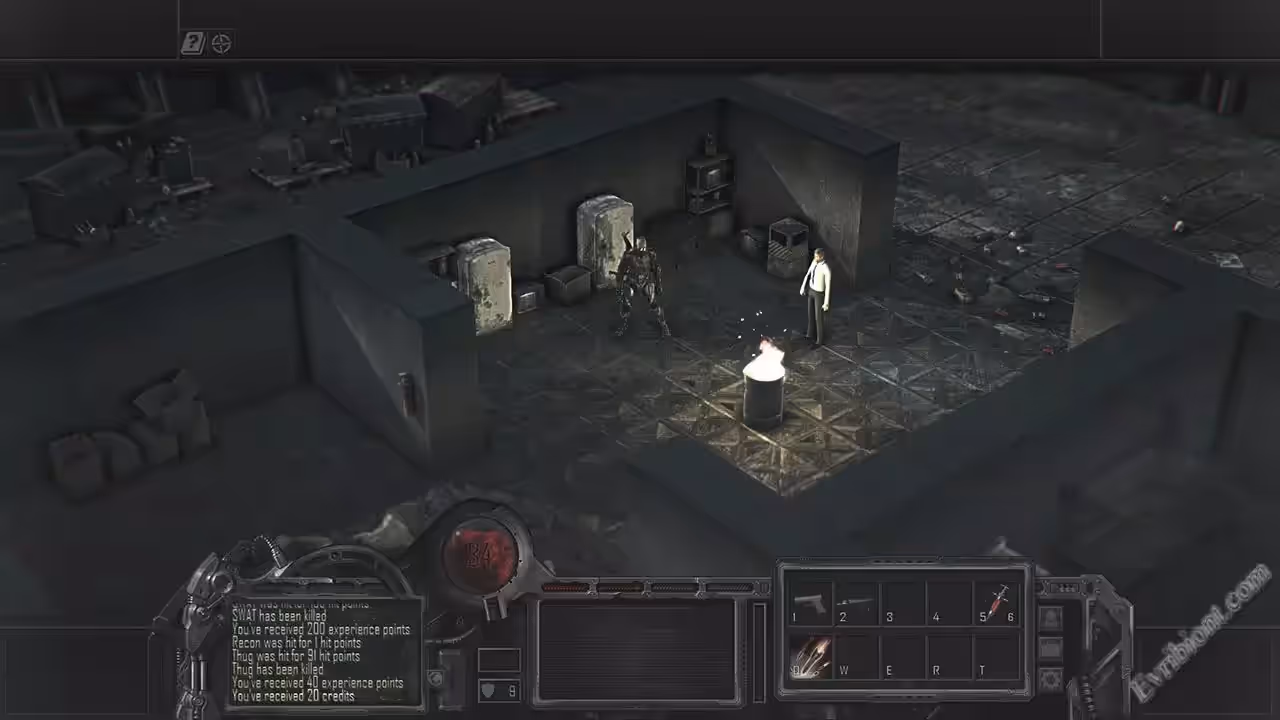Activate the bullet burst skill icon
This screenshot has height=720, width=1280.
[810, 657]
